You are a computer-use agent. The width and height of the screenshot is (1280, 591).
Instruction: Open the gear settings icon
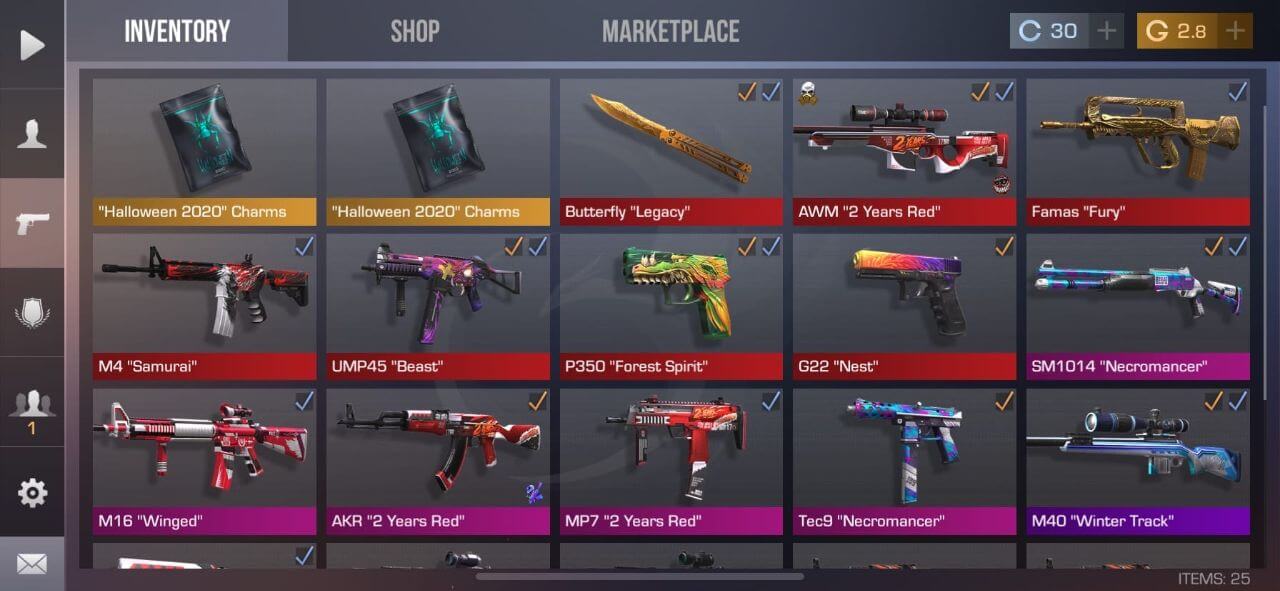point(32,492)
